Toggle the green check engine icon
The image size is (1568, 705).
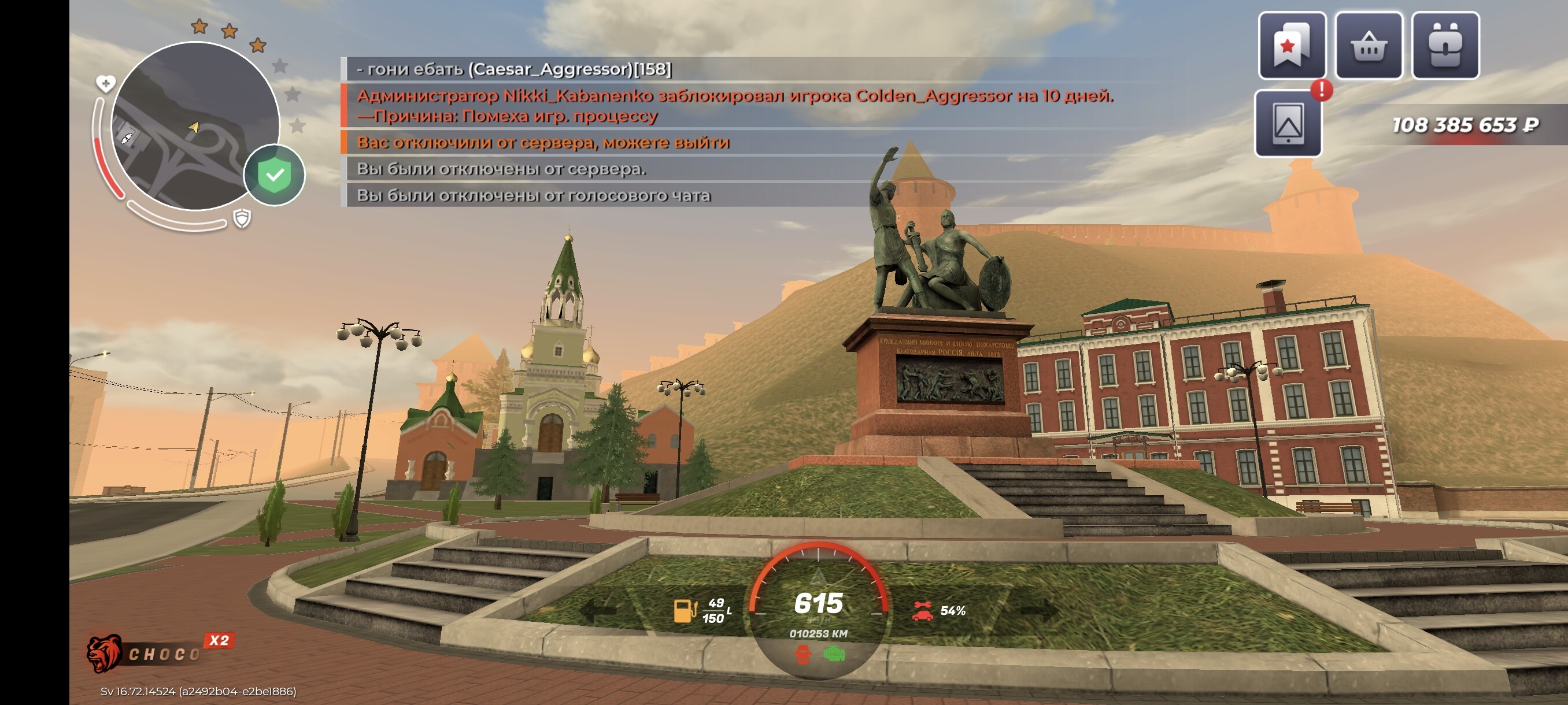point(834,655)
